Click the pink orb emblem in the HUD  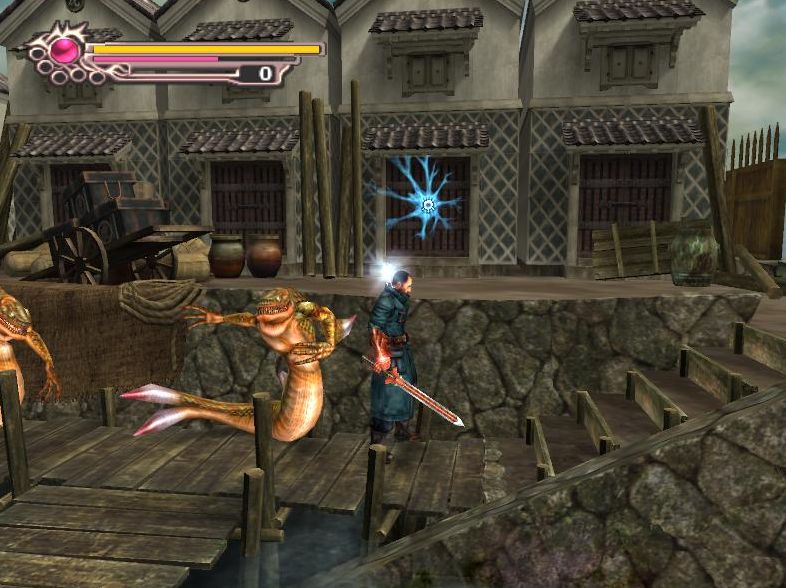coord(67,49)
